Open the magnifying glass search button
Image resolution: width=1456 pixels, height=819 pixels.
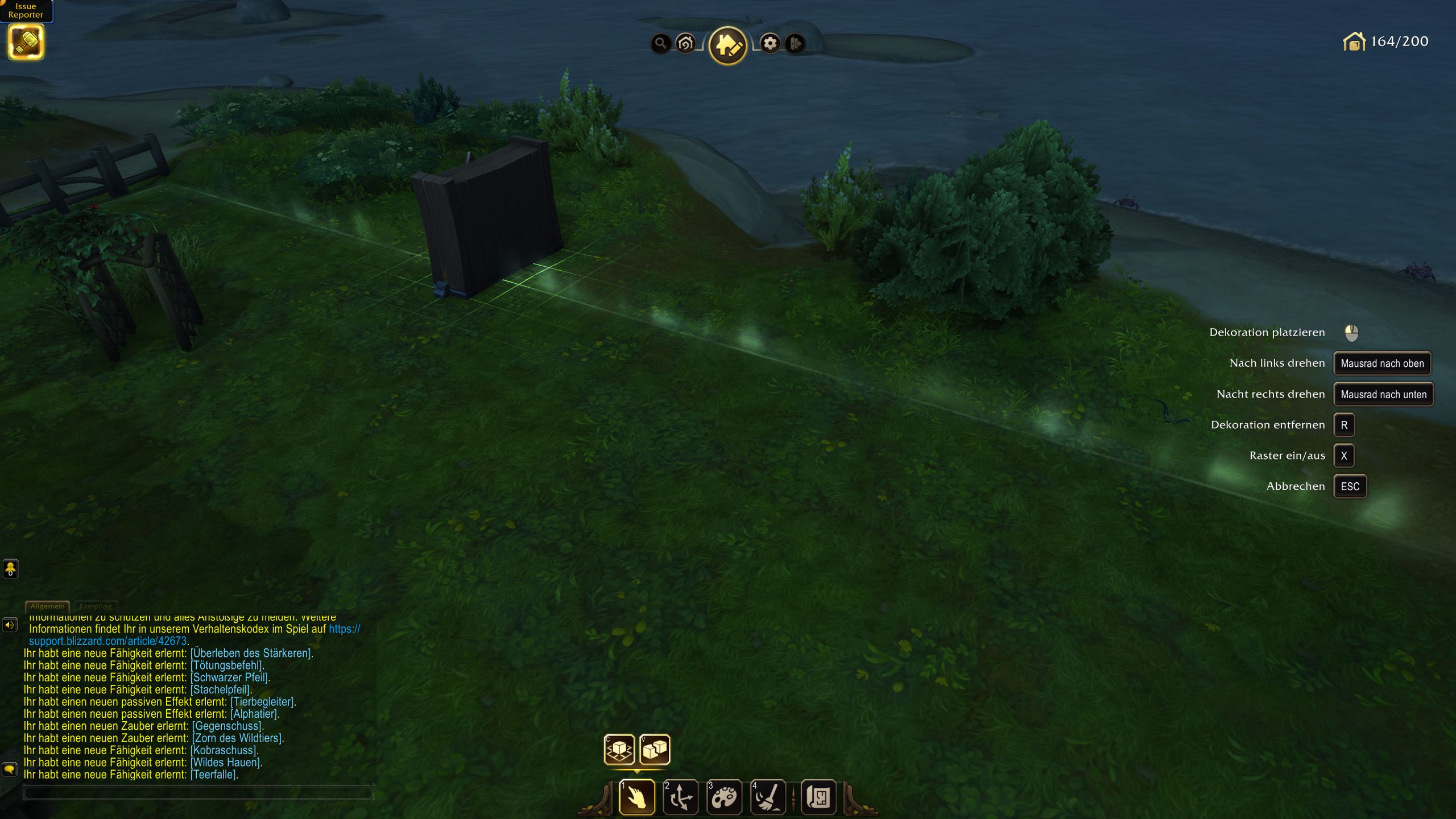tap(660, 43)
